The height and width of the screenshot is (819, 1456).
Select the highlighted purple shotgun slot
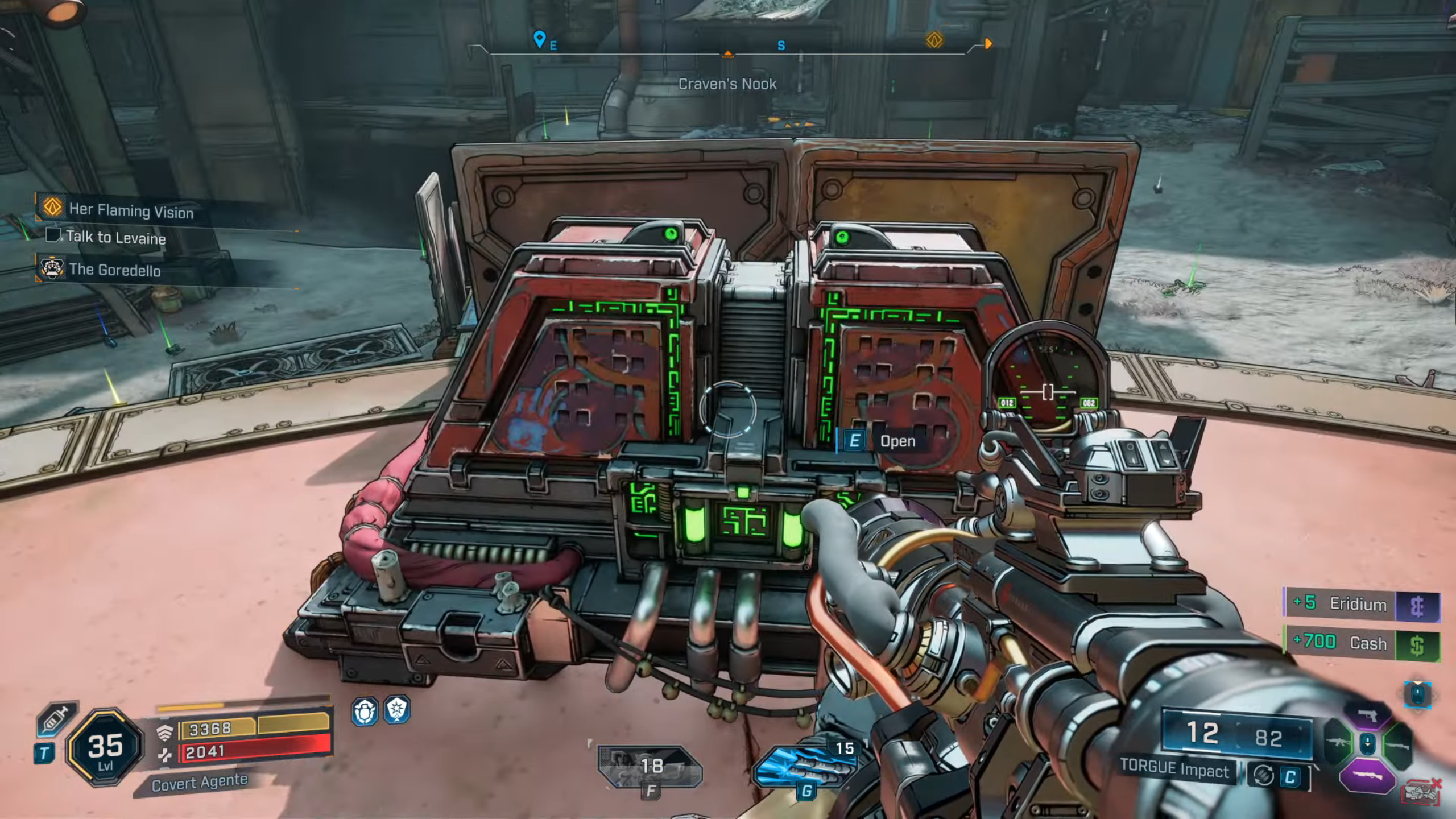1367,776
